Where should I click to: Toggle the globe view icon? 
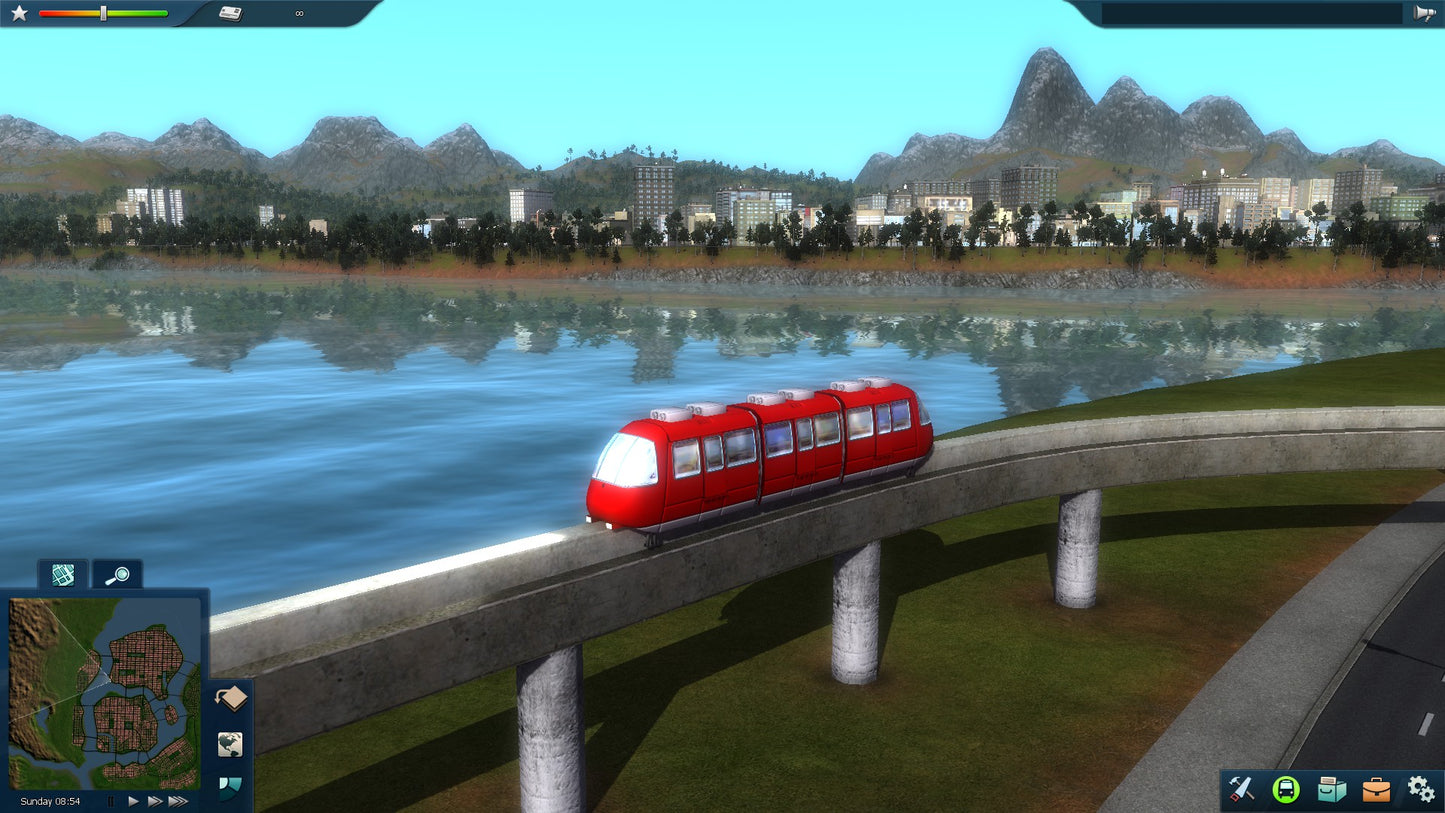click(230, 745)
